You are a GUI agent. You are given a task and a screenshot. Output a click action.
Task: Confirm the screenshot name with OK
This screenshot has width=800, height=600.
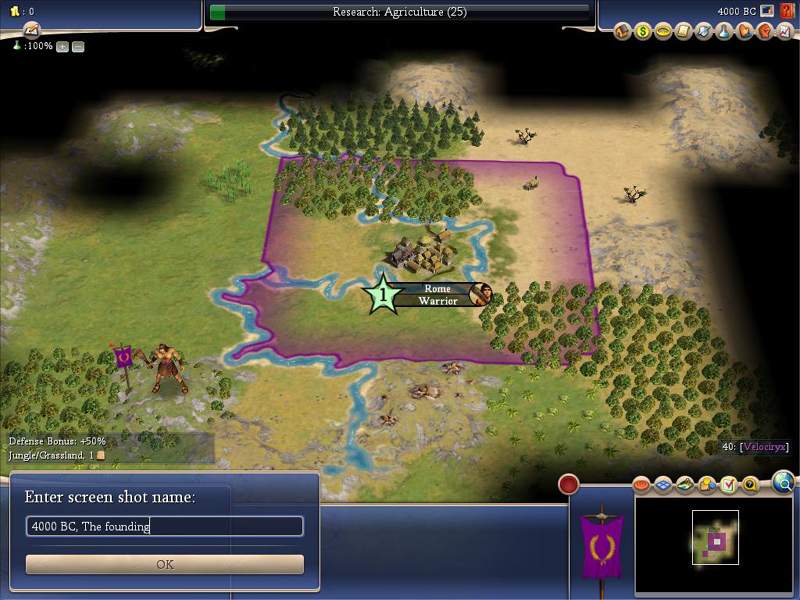click(165, 564)
